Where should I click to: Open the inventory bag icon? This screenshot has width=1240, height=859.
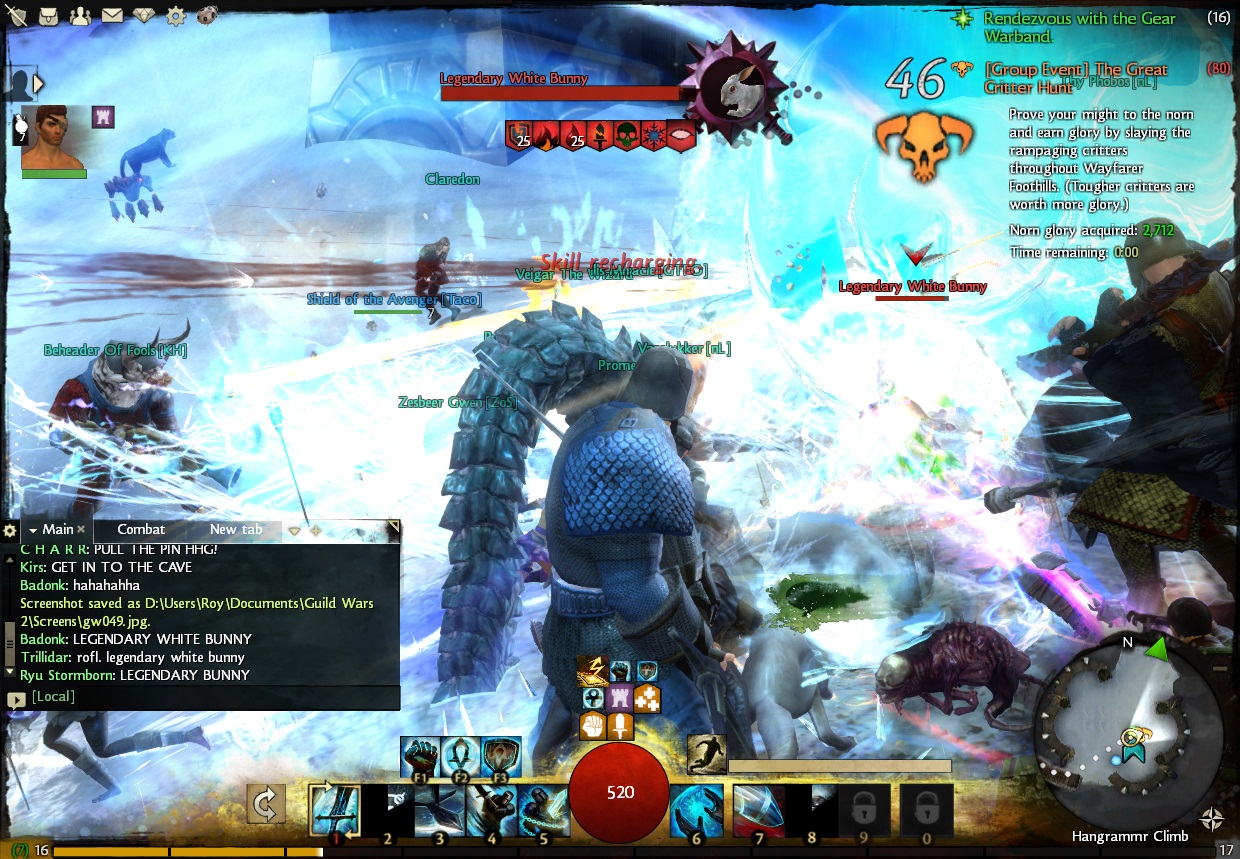click(49, 15)
